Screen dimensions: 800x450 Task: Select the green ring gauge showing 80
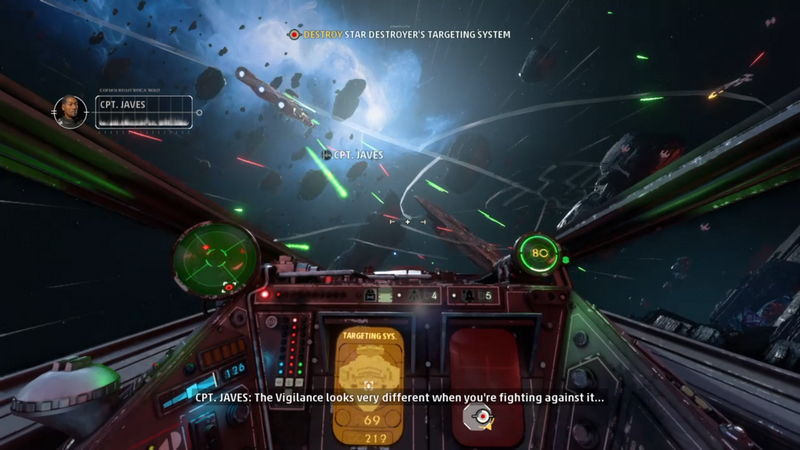537,253
